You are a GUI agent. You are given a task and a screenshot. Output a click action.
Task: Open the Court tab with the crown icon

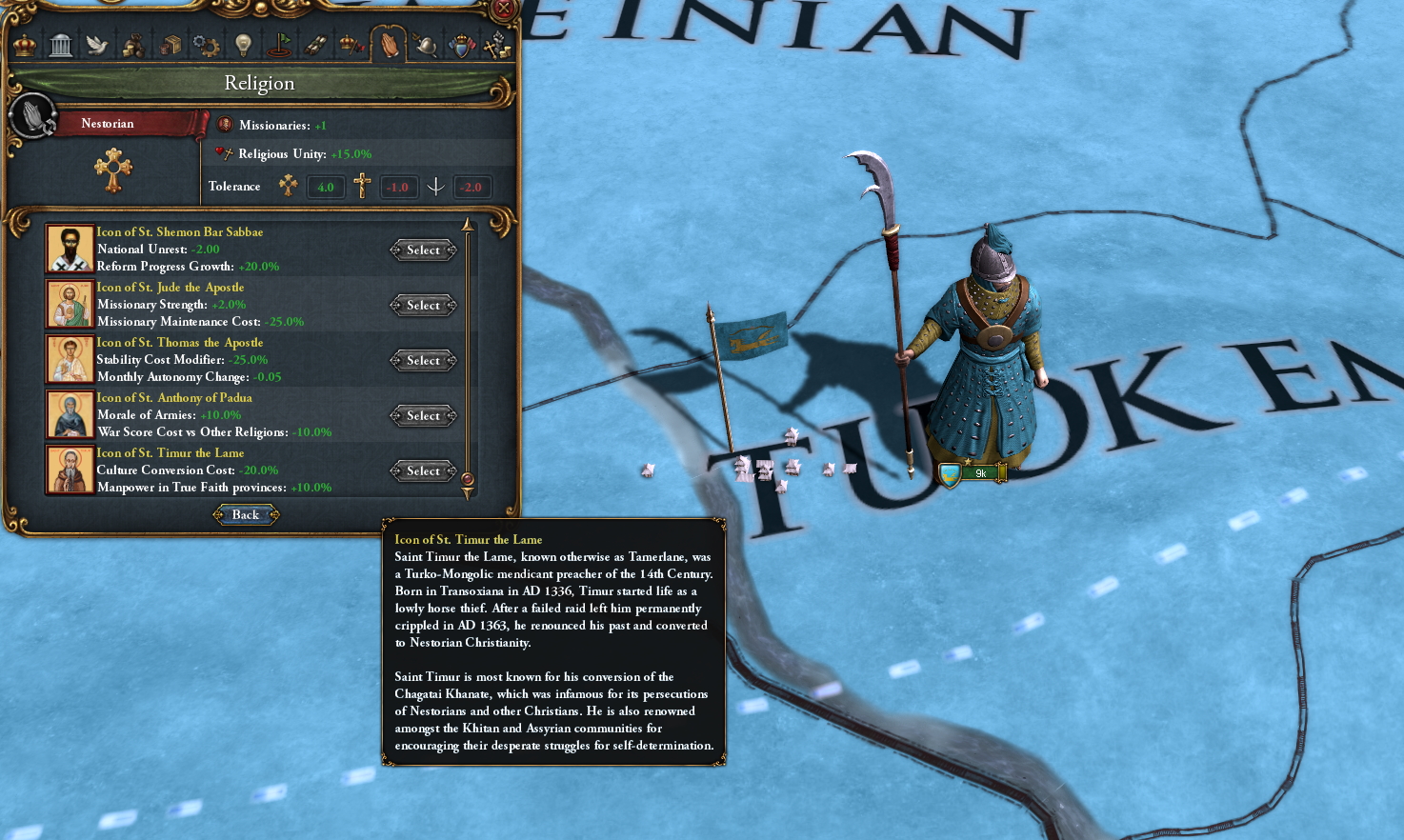click(x=23, y=45)
